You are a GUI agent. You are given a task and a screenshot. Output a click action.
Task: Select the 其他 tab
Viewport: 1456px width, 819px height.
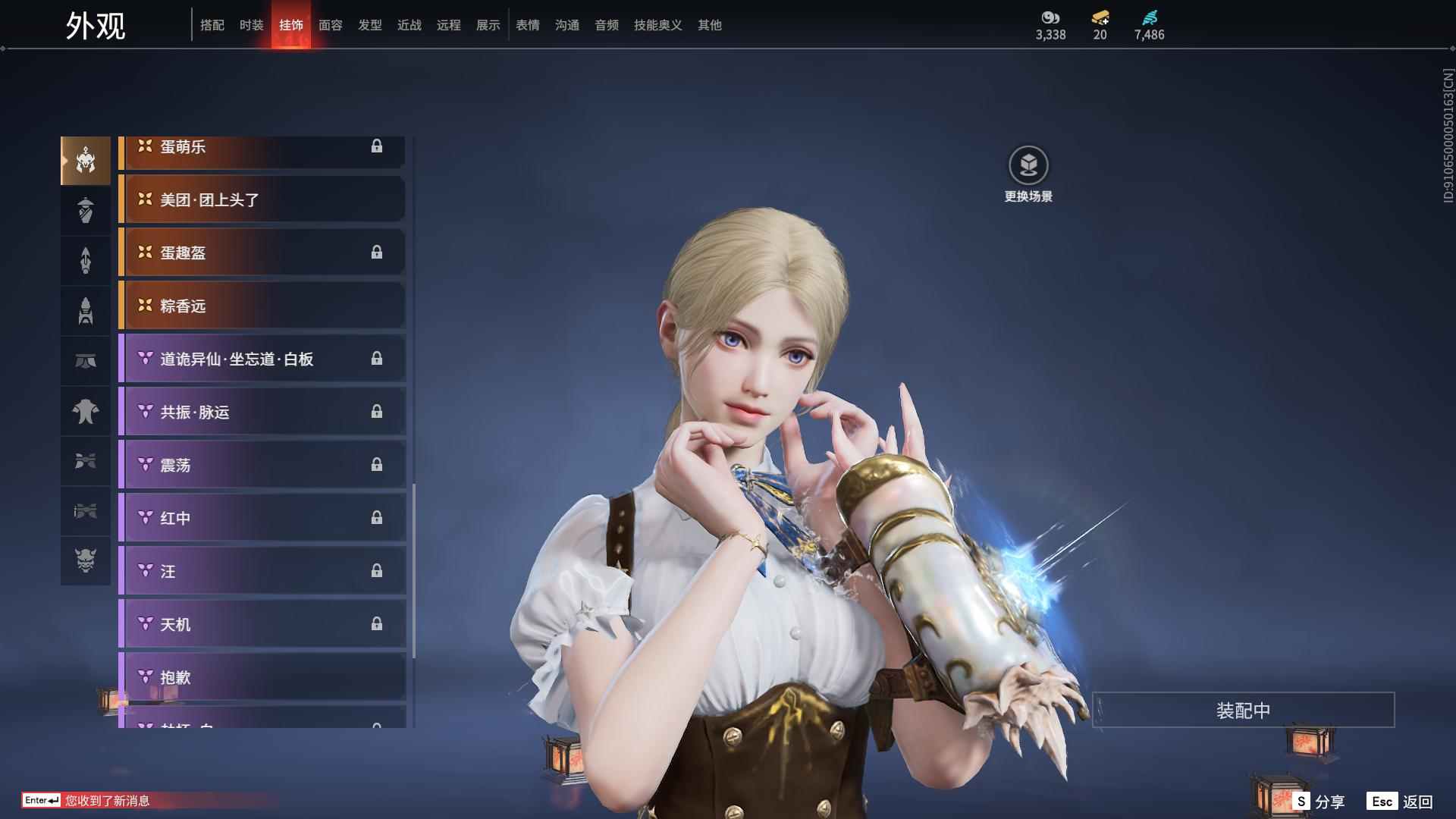tap(710, 25)
